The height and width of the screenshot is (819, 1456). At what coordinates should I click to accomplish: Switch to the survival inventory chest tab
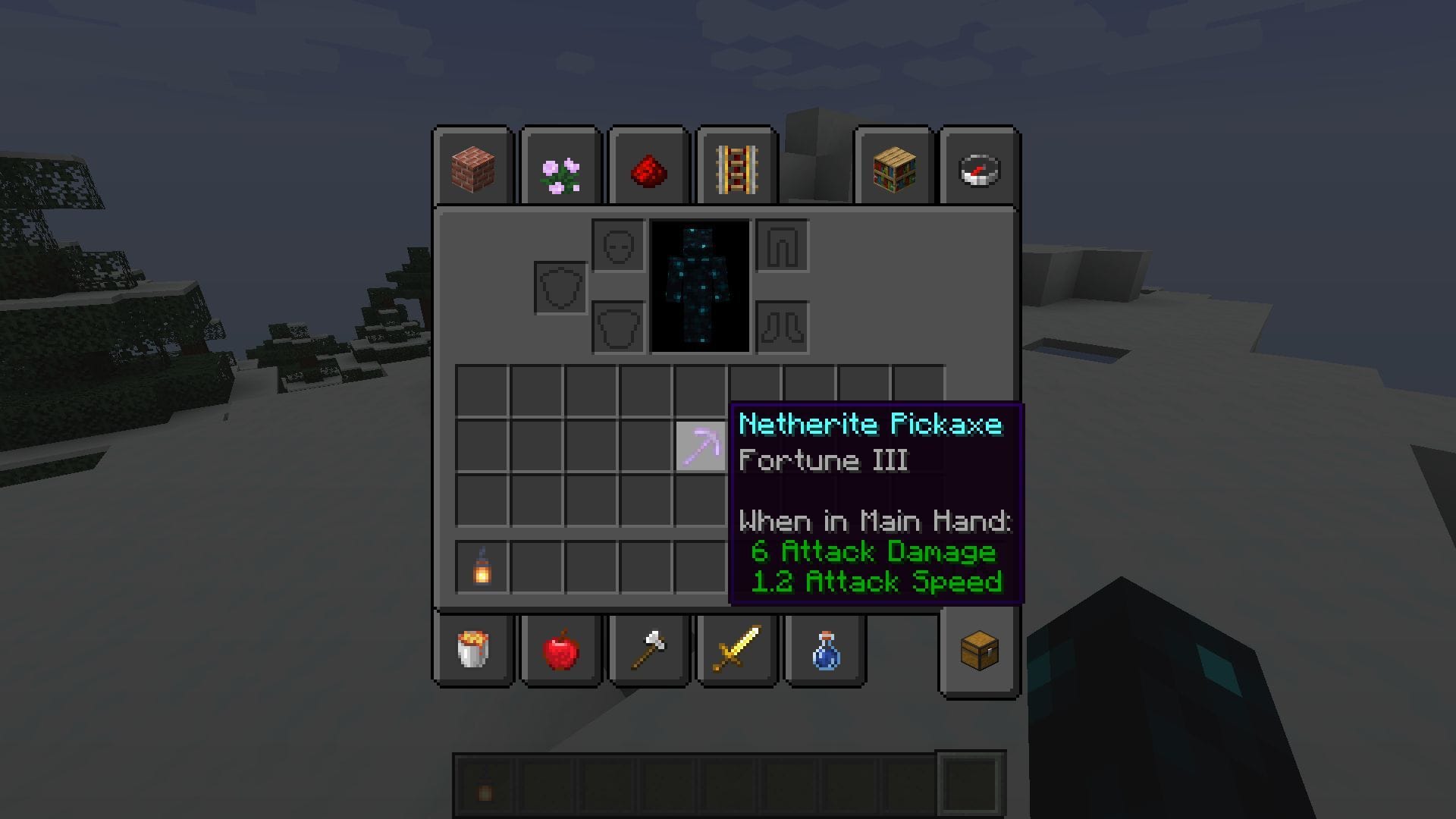(x=978, y=651)
